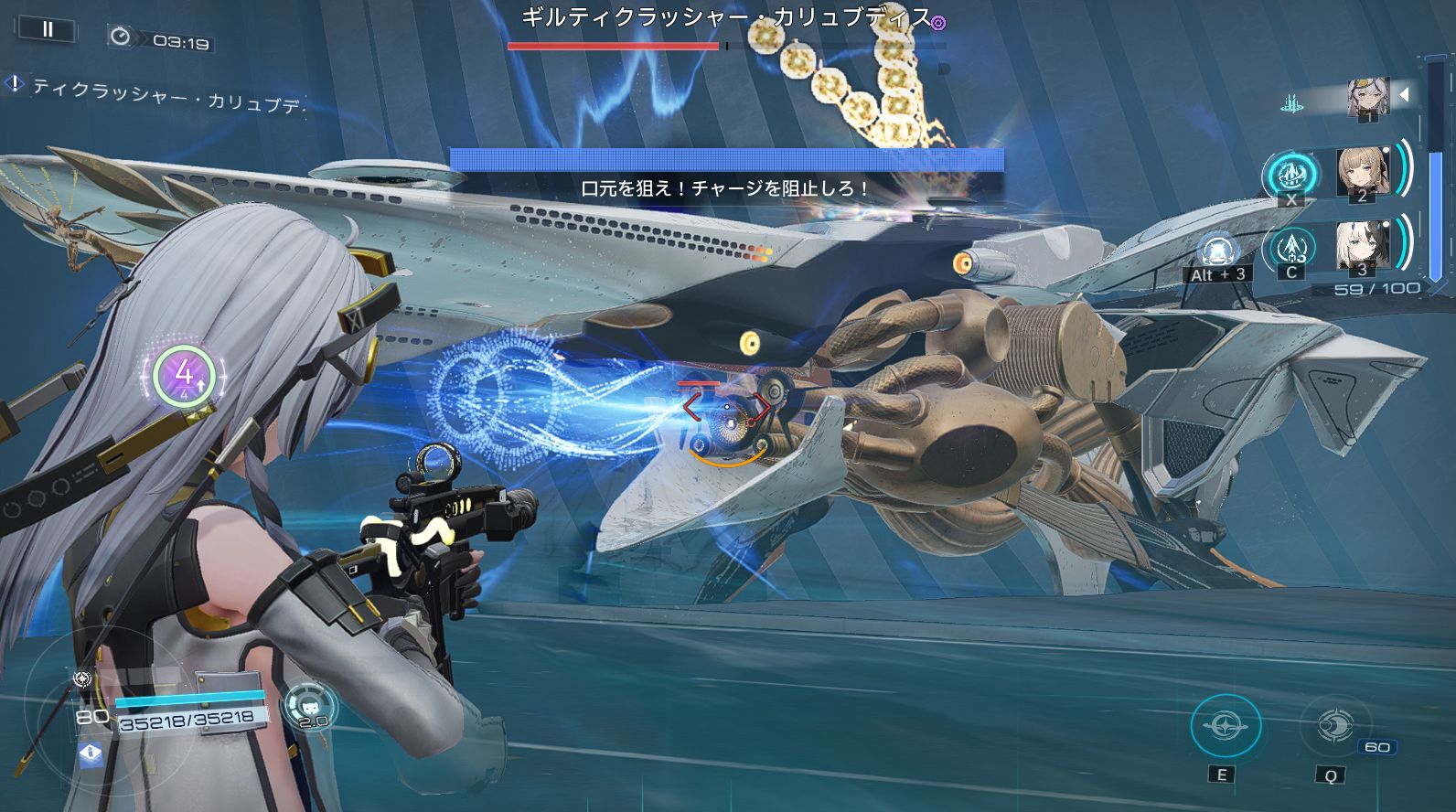Trigger the third teammate's ultimate skill icon

(1217, 251)
